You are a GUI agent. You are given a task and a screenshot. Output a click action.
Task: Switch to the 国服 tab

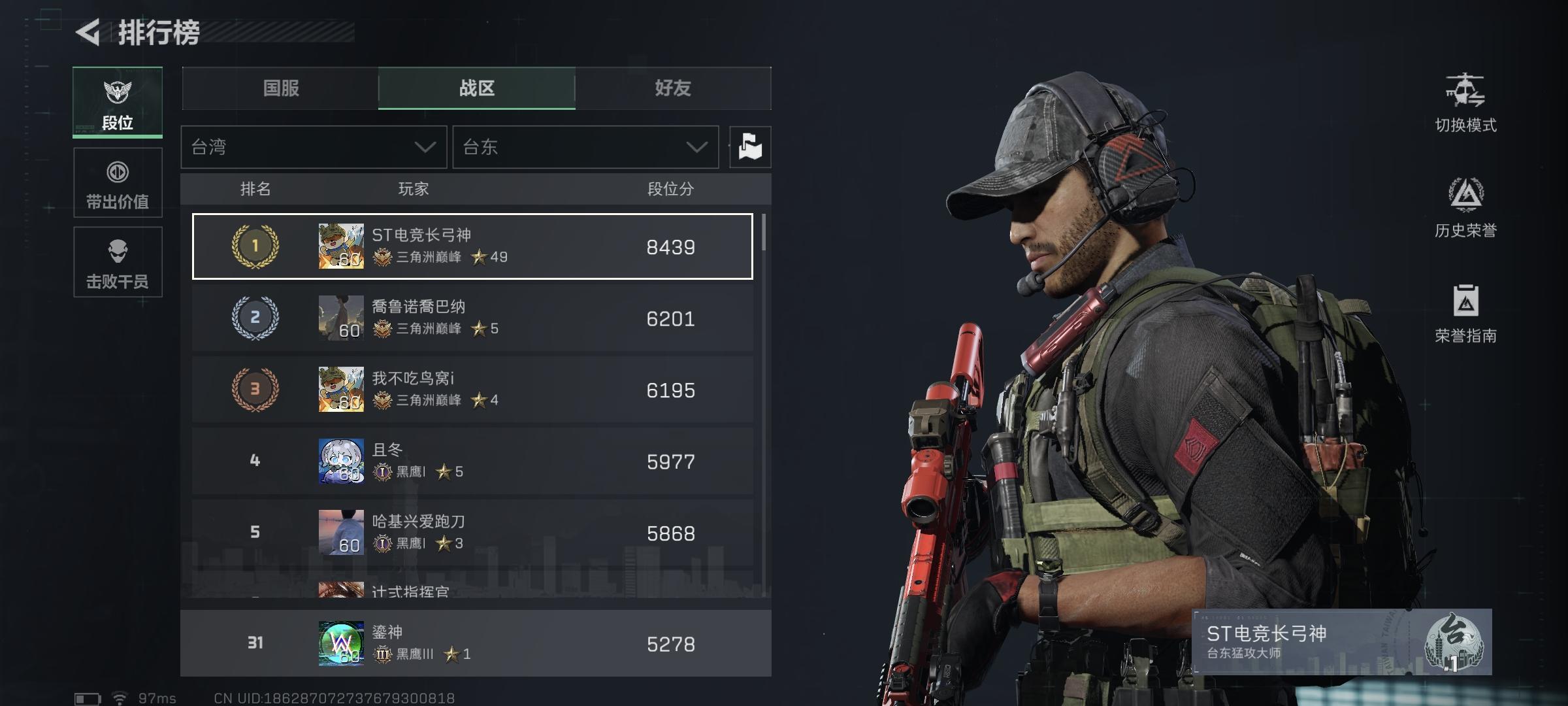(281, 88)
